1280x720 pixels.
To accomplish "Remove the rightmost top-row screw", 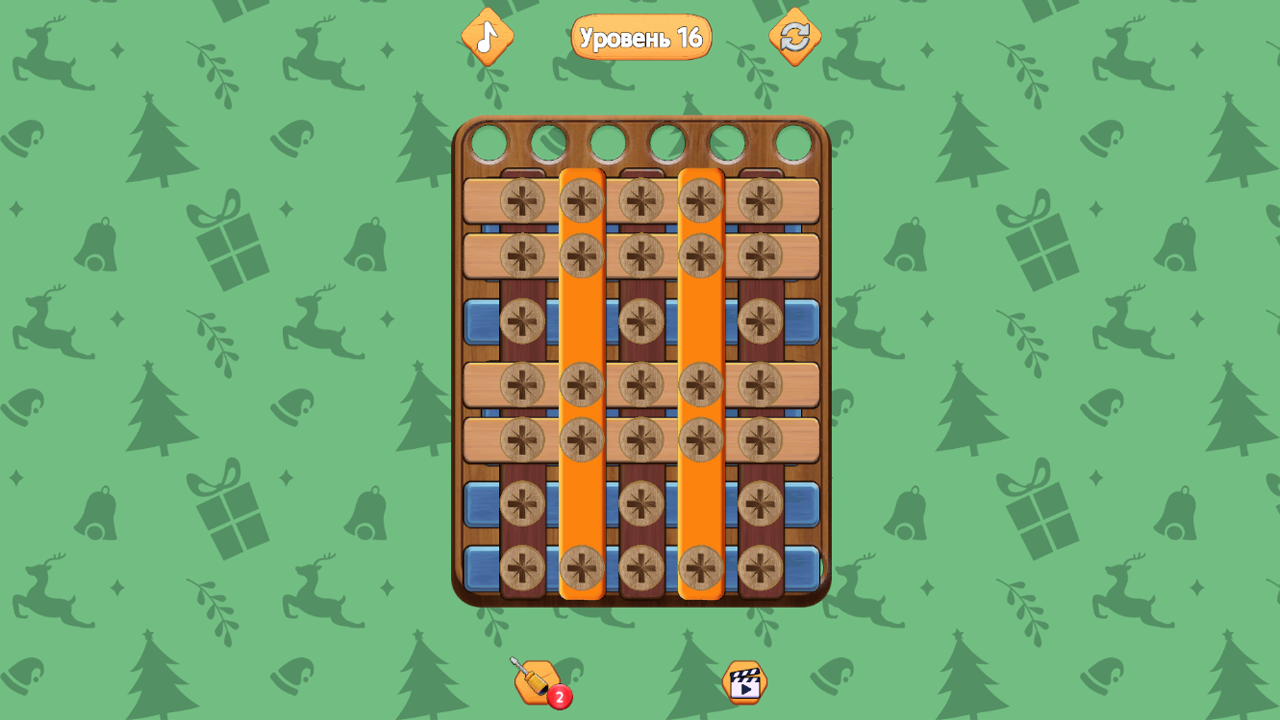I will [762, 198].
